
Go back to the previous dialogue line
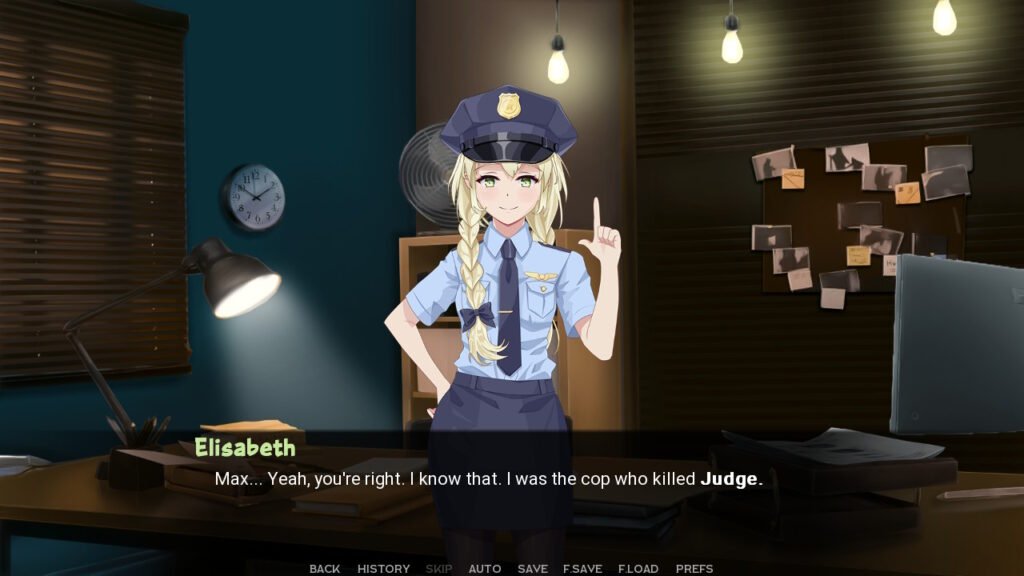[x=324, y=568]
